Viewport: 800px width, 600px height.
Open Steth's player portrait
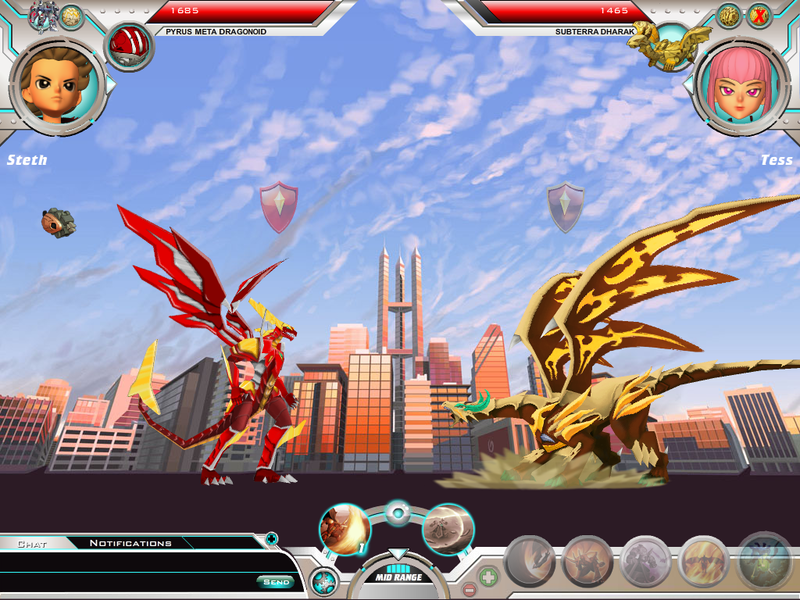[55, 83]
